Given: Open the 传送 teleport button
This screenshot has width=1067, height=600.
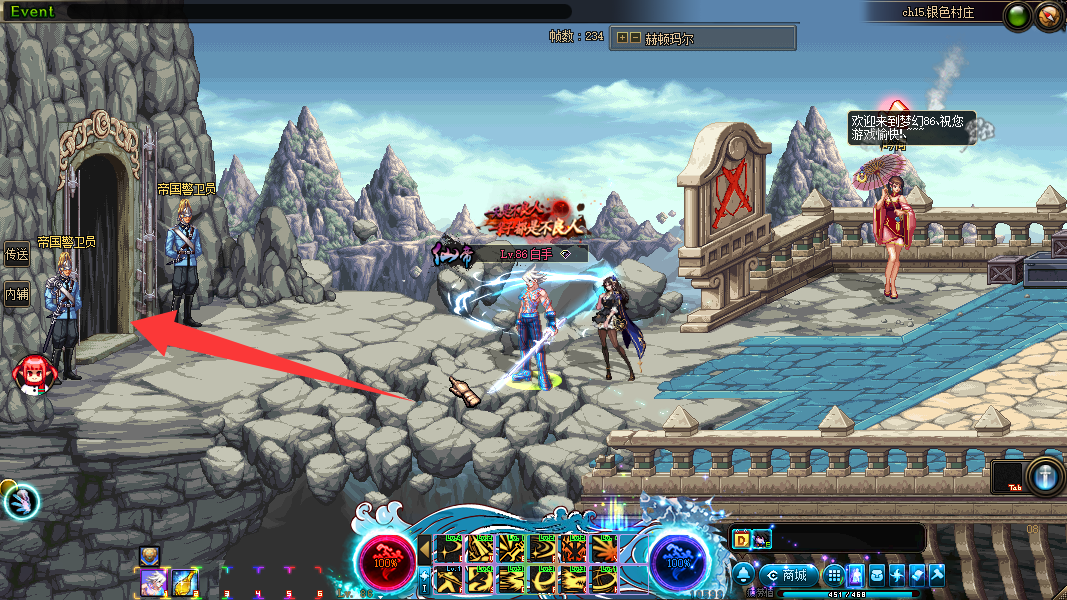Looking at the screenshot, I should coord(17,254).
